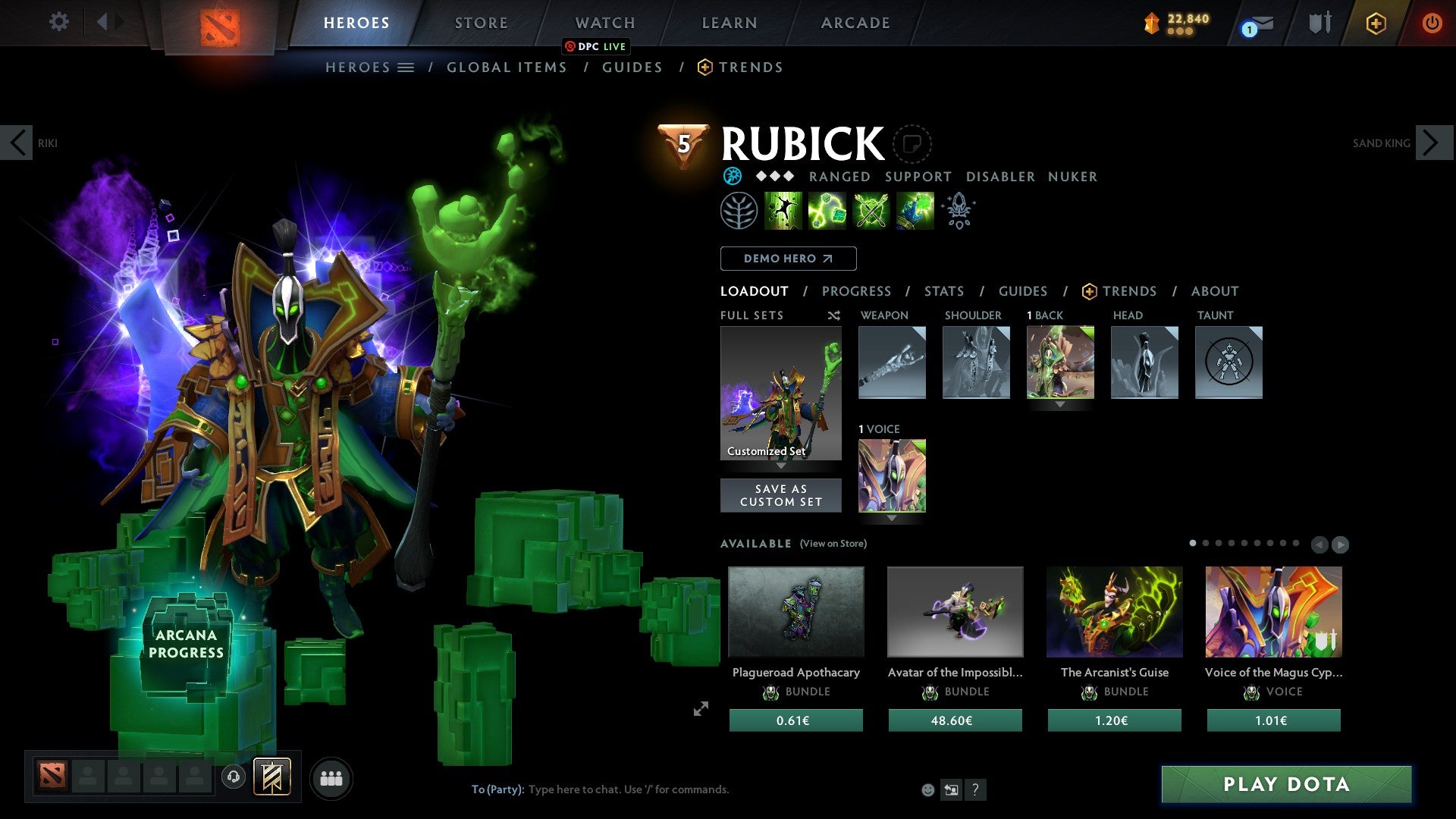1456x819 pixels.
Task: Click the View on Store link
Action: [833, 544]
